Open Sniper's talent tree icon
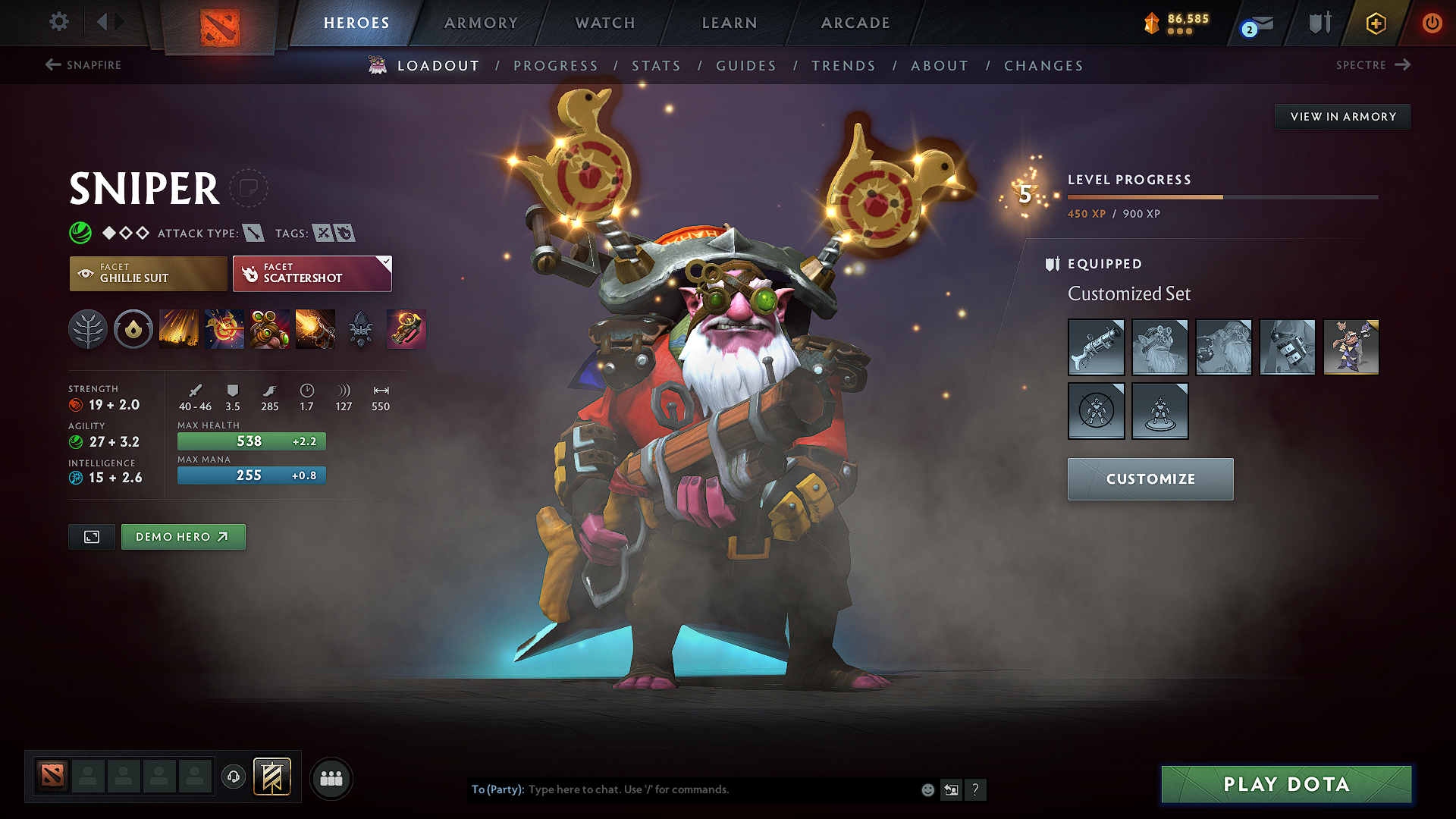Image resolution: width=1456 pixels, height=819 pixels. tap(88, 329)
